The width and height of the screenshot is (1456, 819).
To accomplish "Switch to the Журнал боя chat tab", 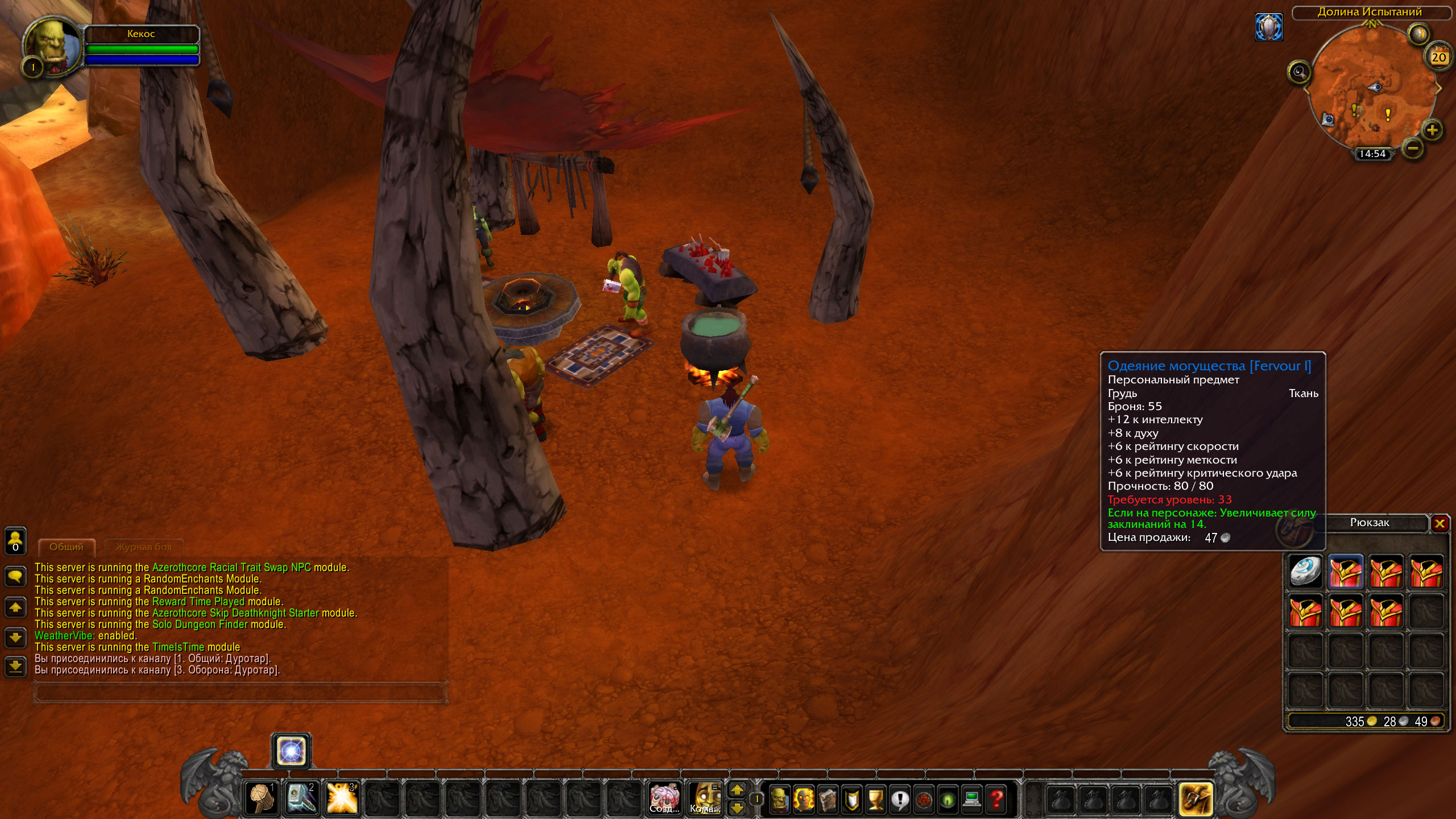I will (143, 547).
